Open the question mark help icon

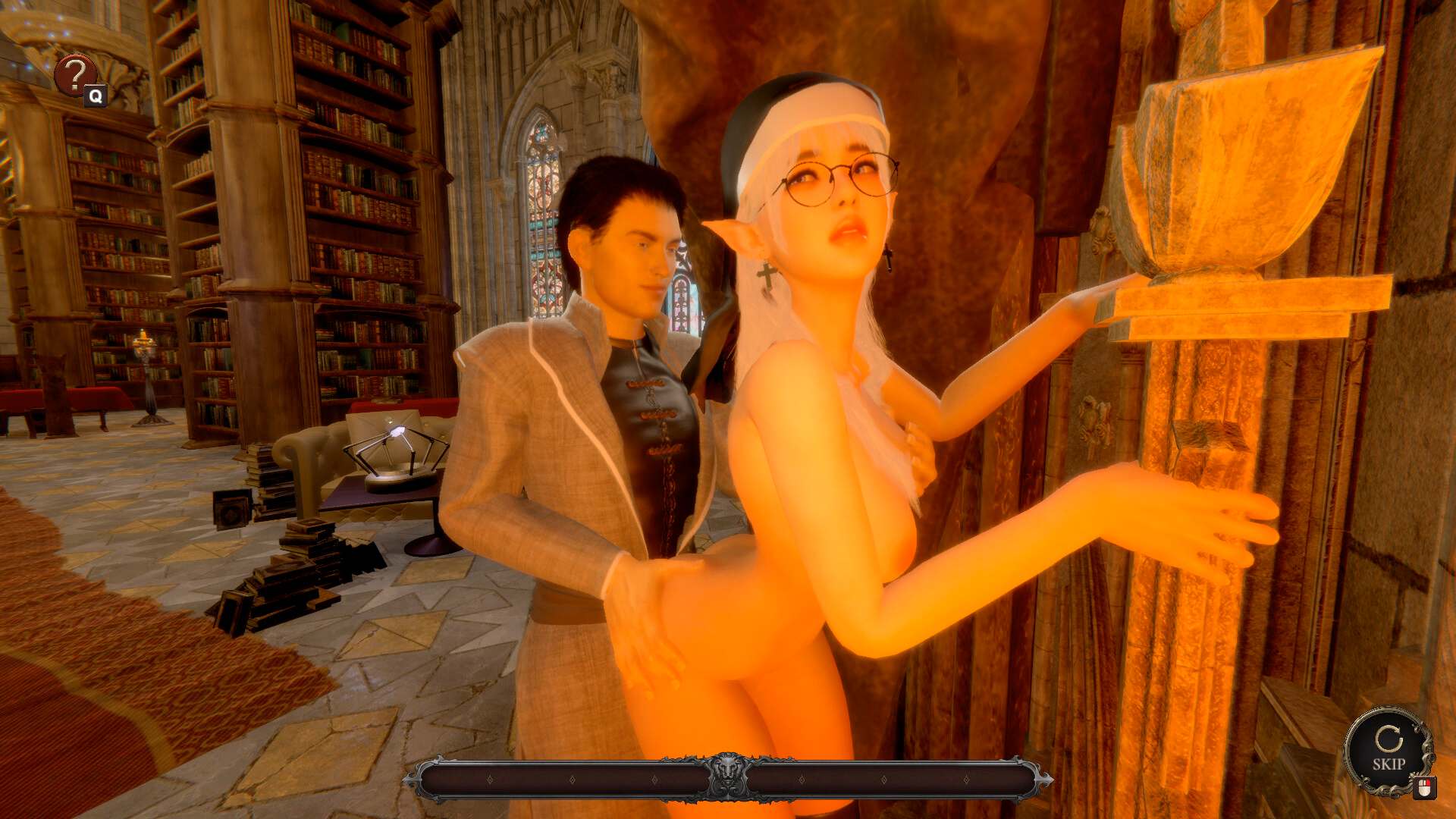pyautogui.click(x=75, y=75)
